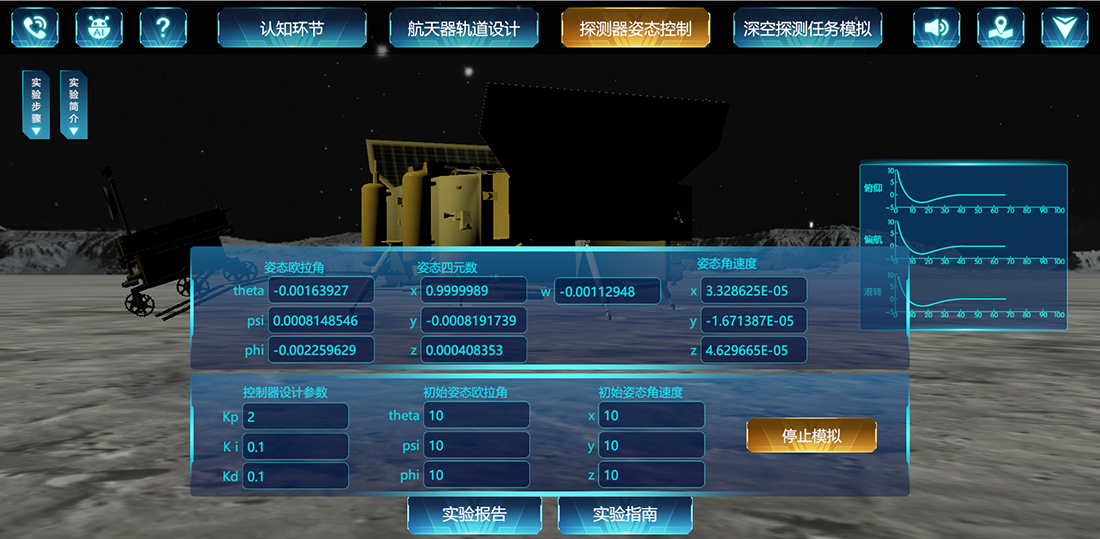
Task: Stop the simulation with 停止模拟
Action: click(811, 436)
